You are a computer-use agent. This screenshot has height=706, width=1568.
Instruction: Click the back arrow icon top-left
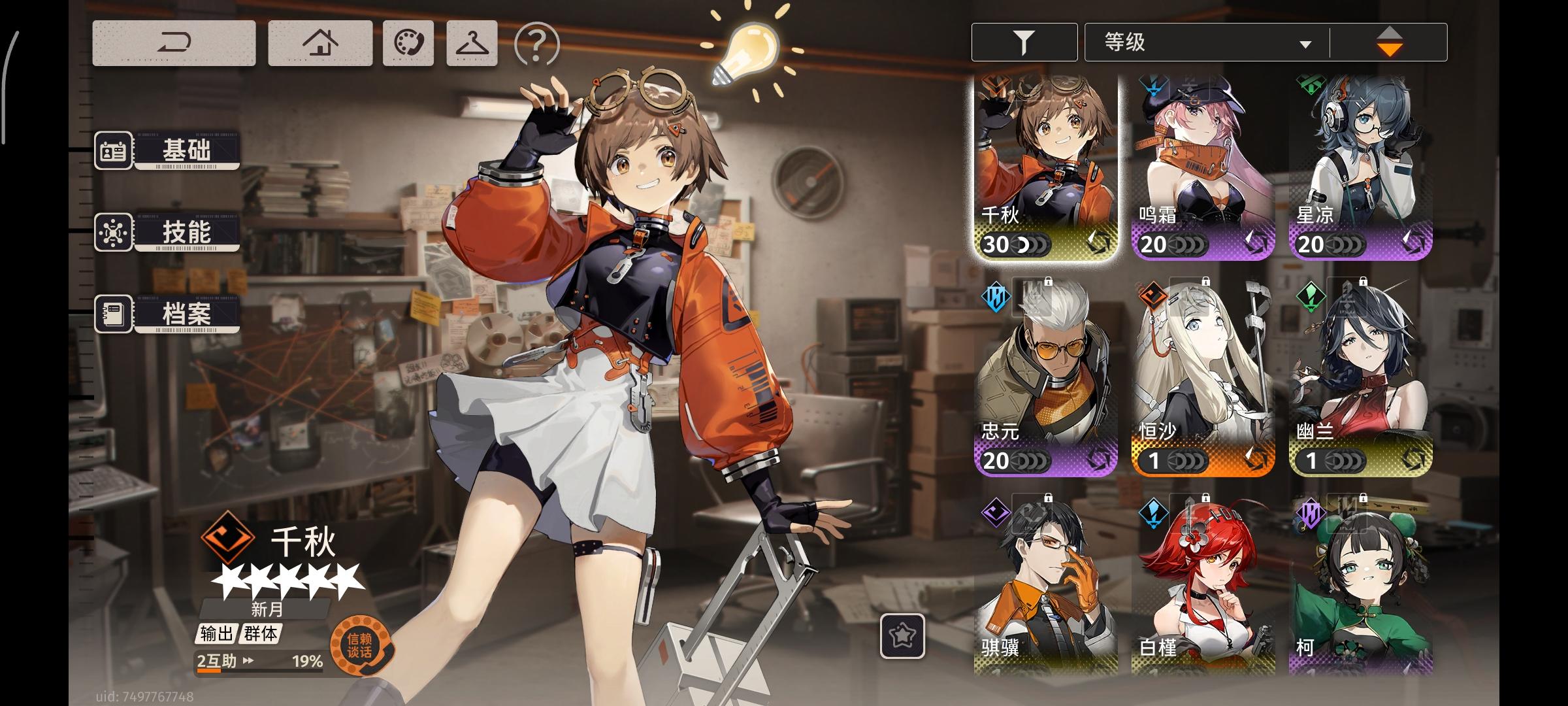[x=175, y=42]
